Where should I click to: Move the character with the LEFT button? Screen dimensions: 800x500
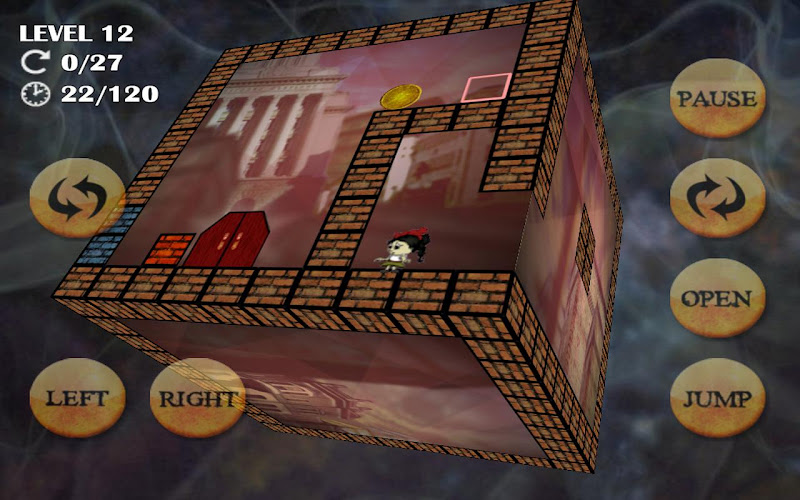[77, 398]
